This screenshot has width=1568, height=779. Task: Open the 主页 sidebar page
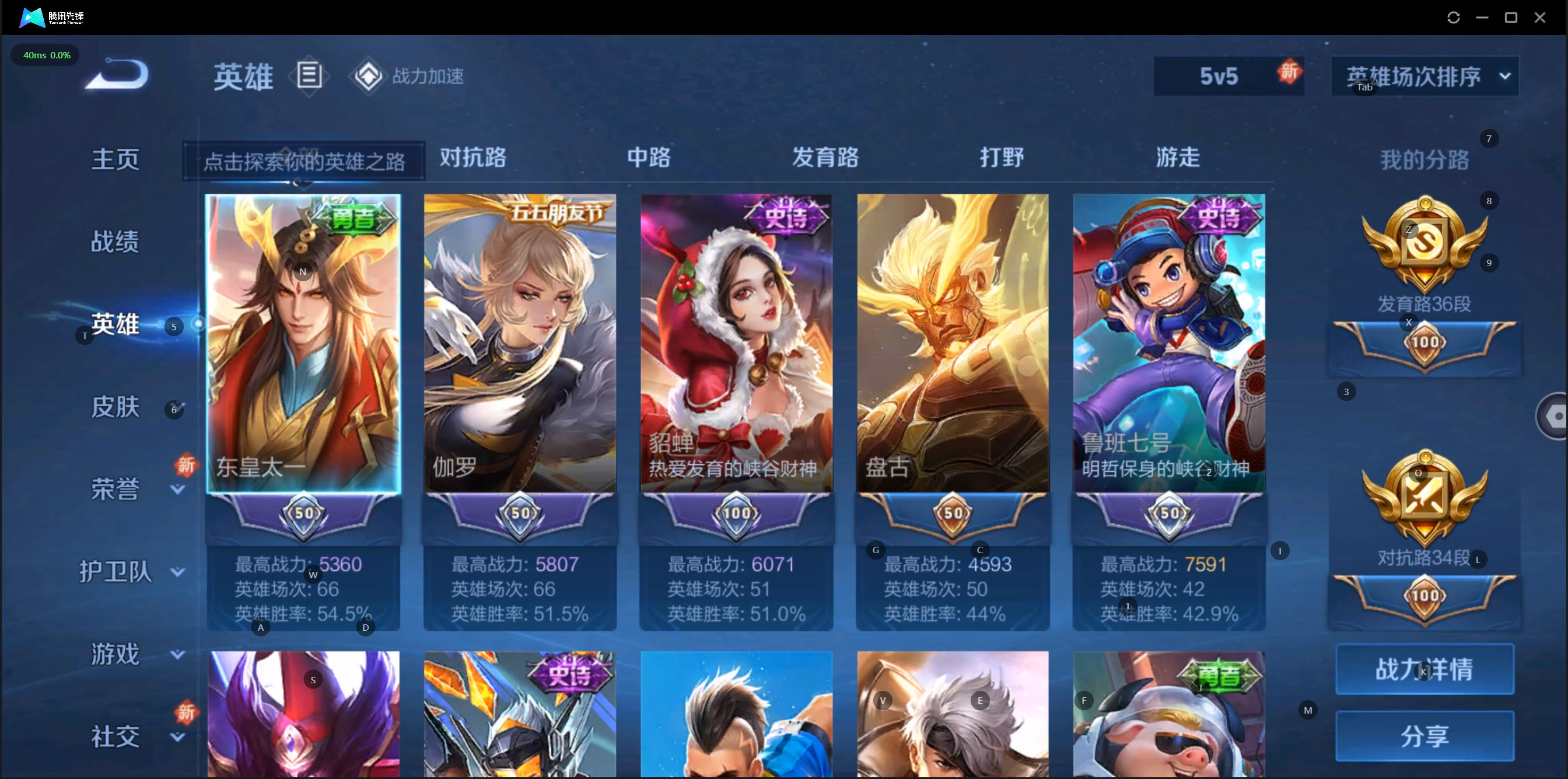pos(115,159)
